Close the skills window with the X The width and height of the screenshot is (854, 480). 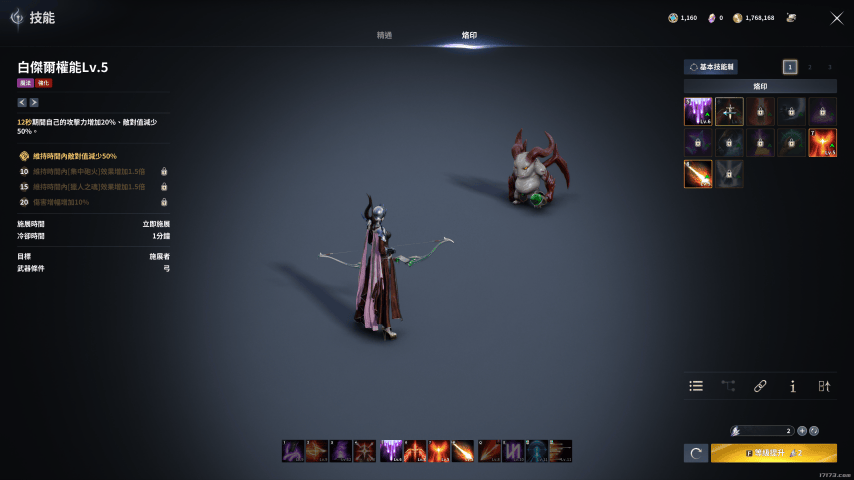tap(836, 18)
